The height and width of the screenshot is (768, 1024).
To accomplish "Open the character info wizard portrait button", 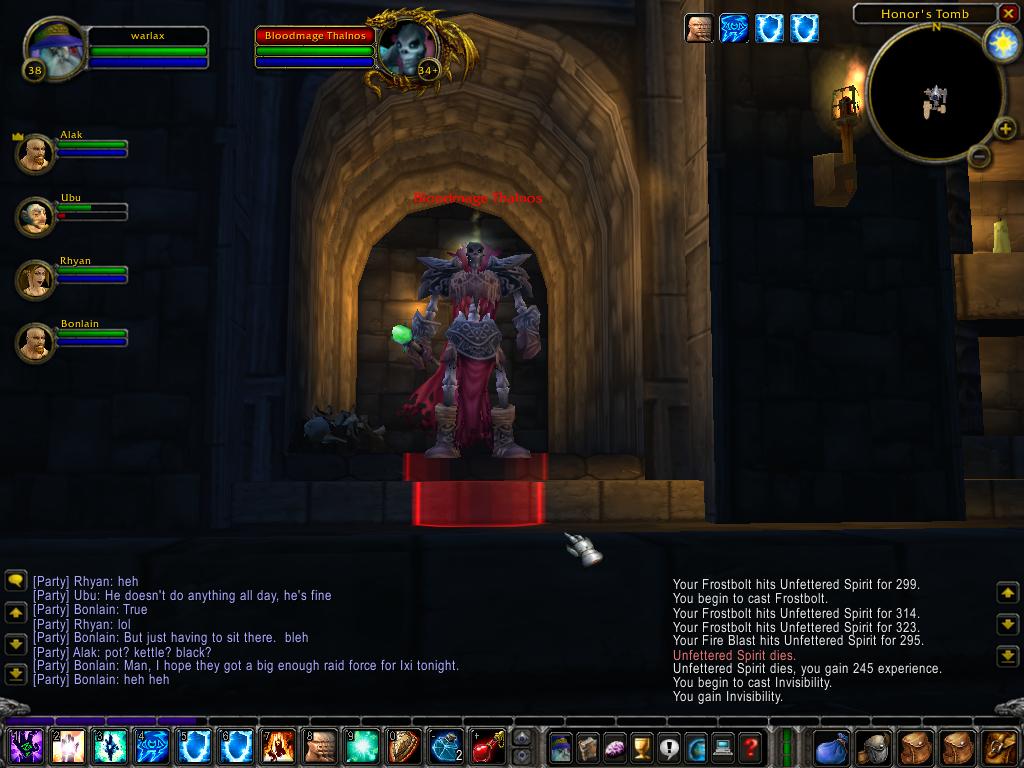I will pyautogui.click(x=561, y=746).
